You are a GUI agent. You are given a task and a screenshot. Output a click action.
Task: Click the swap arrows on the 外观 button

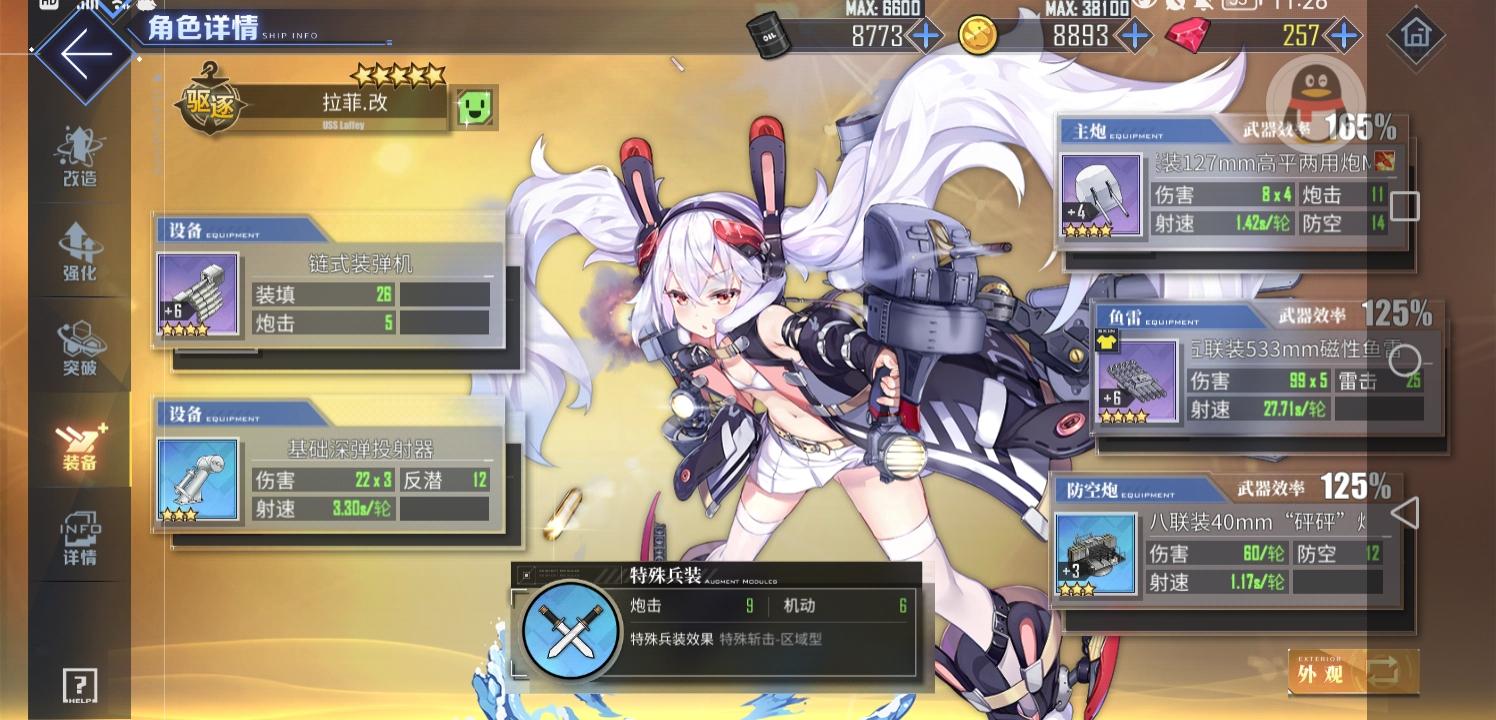[1383, 672]
